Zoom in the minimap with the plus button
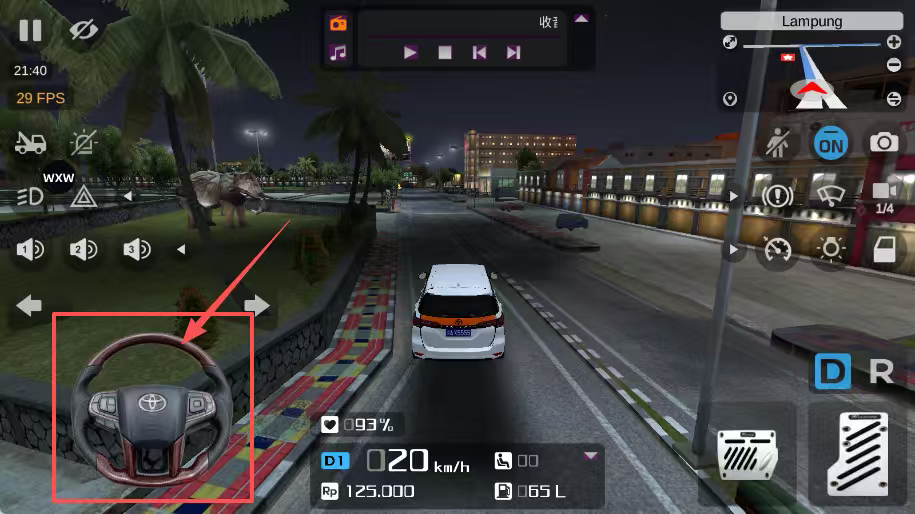915x514 pixels. point(893,42)
